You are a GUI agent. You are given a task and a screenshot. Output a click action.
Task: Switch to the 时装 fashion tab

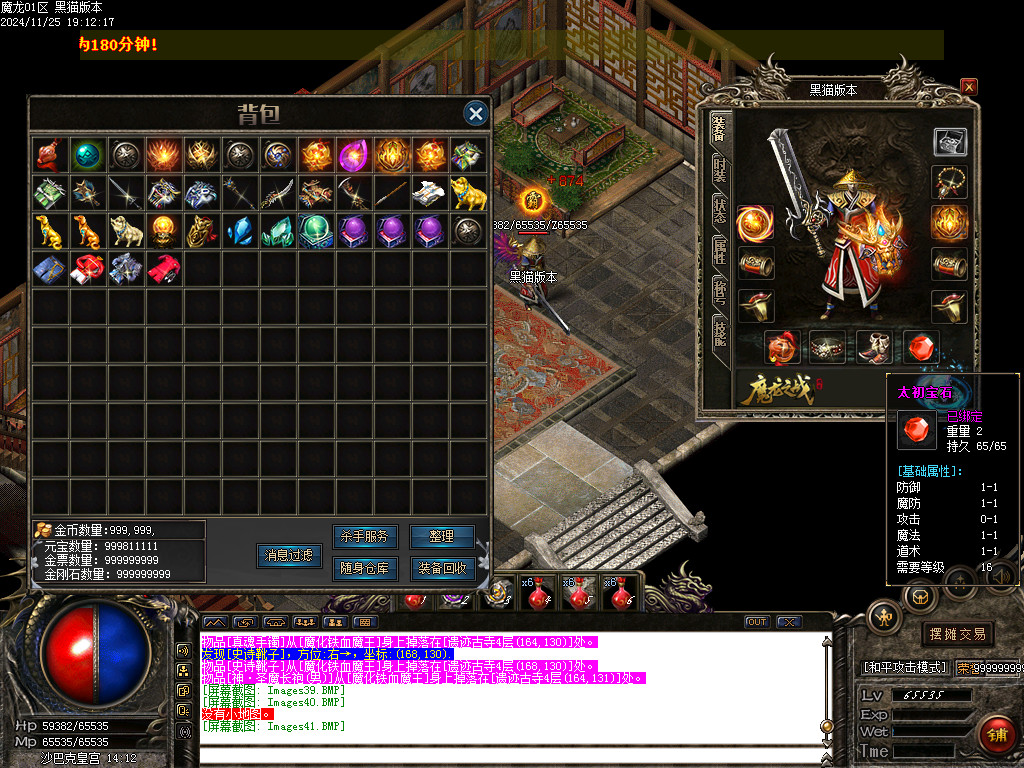(719, 169)
